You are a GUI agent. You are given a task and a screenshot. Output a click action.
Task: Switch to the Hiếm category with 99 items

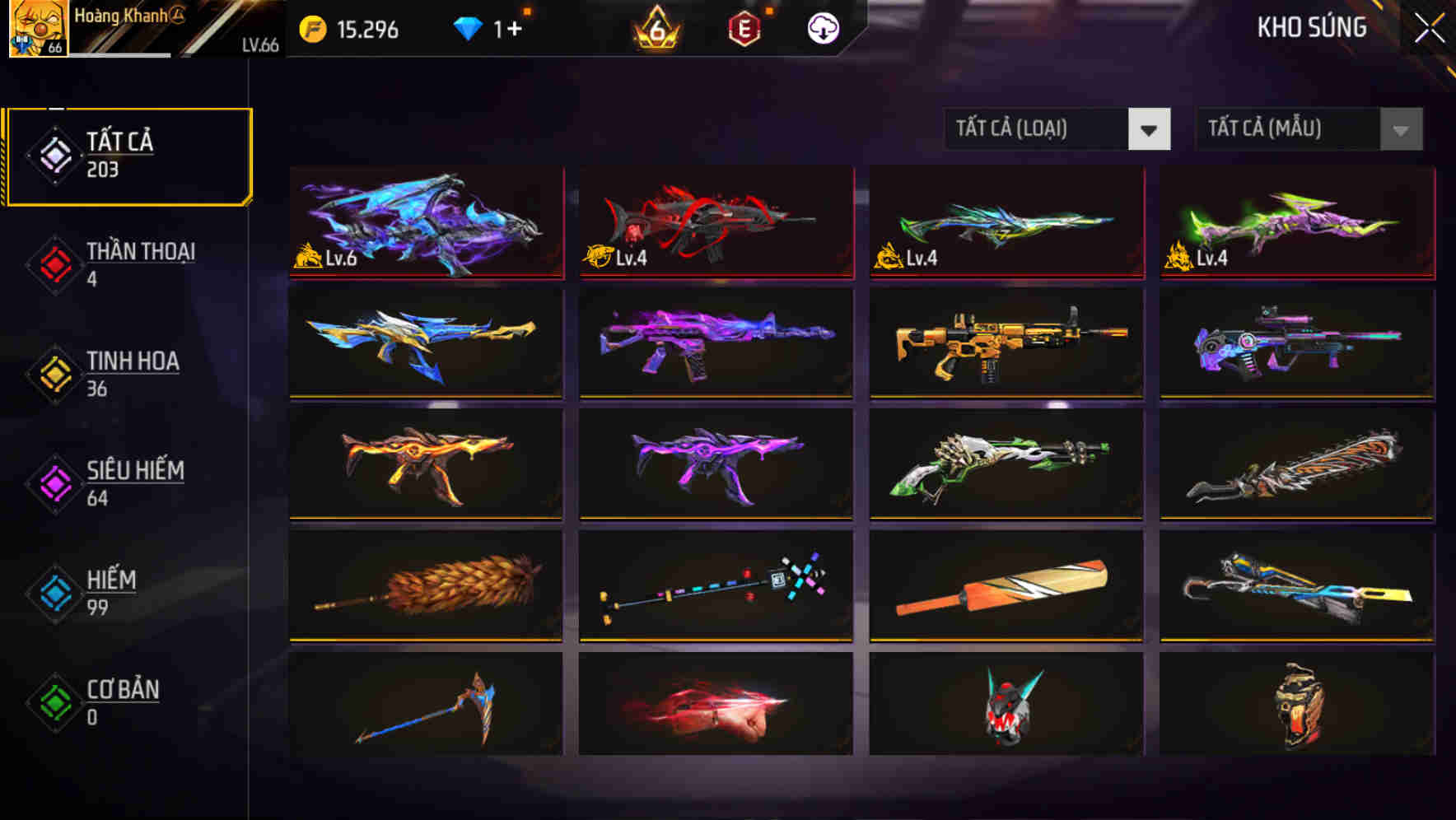click(111, 591)
